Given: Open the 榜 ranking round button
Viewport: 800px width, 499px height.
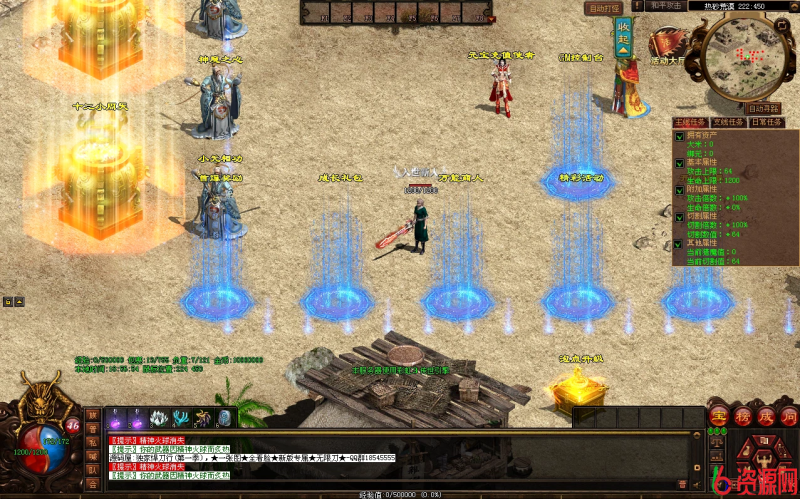Looking at the screenshot, I should (x=739, y=415).
